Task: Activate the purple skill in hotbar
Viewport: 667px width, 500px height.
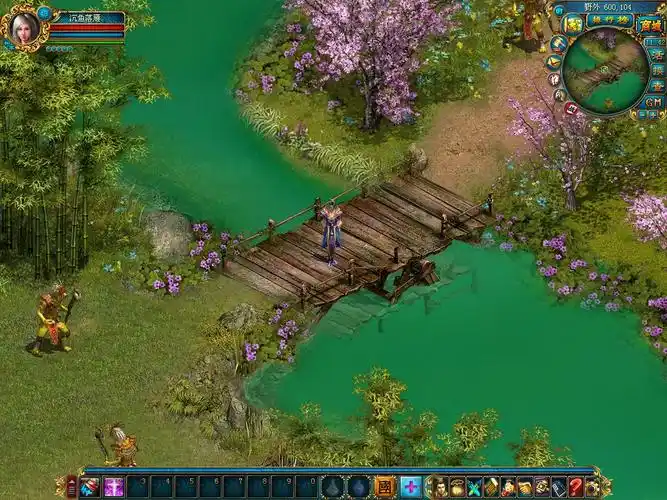Action: point(114,487)
